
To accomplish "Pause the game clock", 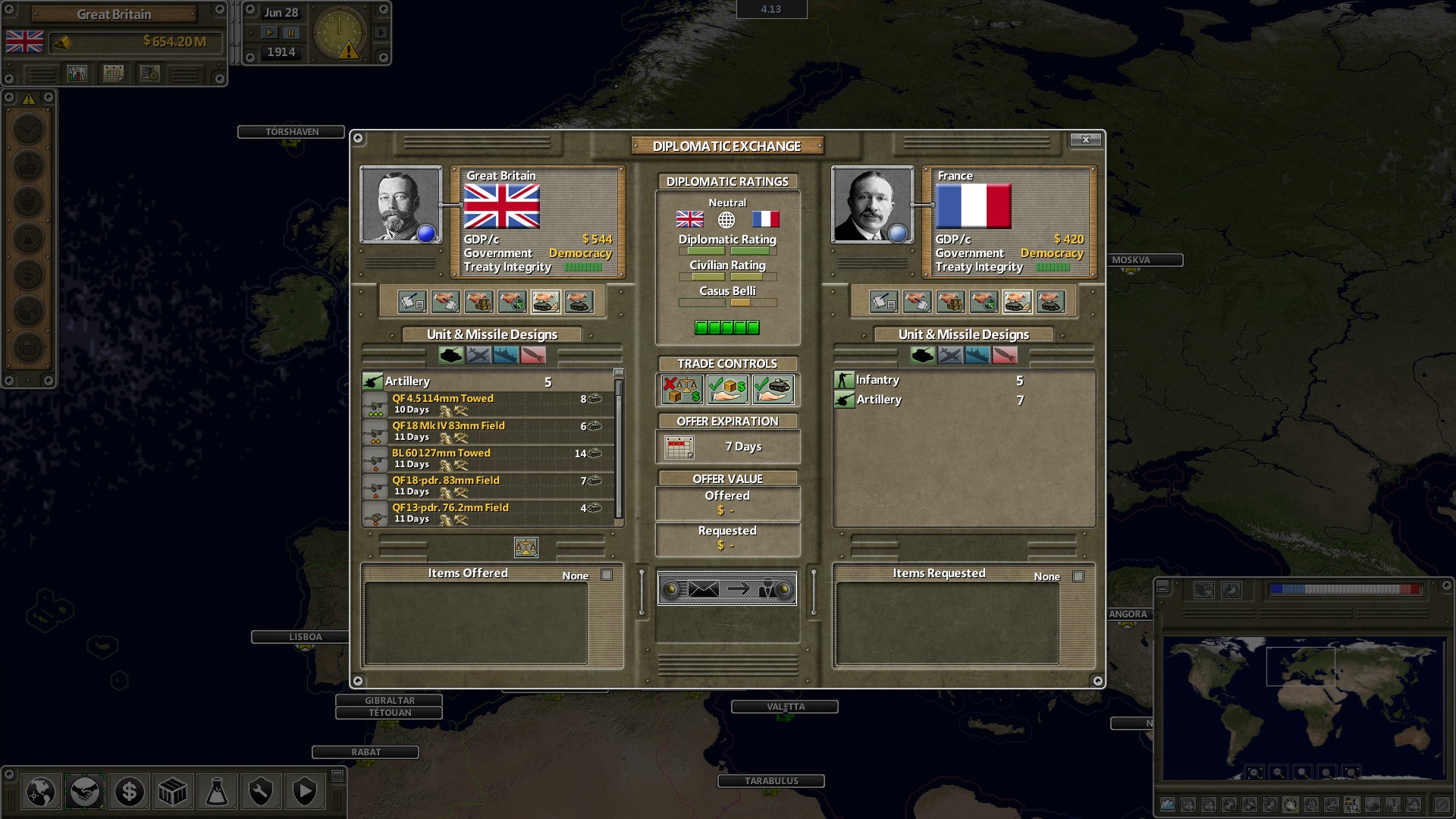I will pos(291,33).
